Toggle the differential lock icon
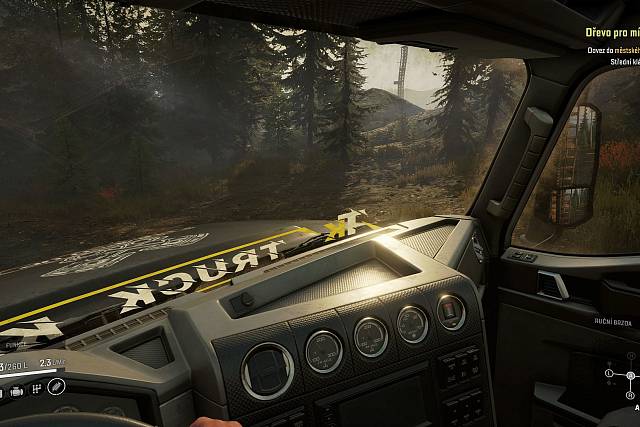The width and height of the screenshot is (640, 427). coord(38,388)
